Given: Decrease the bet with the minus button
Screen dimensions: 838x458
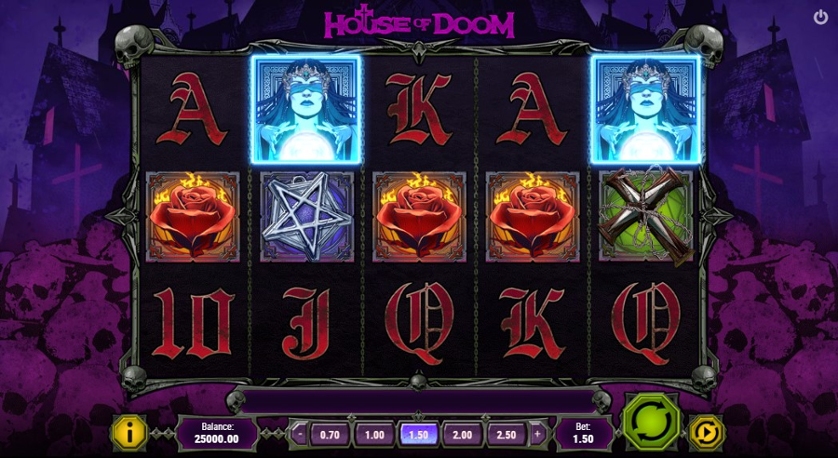Looking at the screenshot, I should pyautogui.click(x=300, y=434).
